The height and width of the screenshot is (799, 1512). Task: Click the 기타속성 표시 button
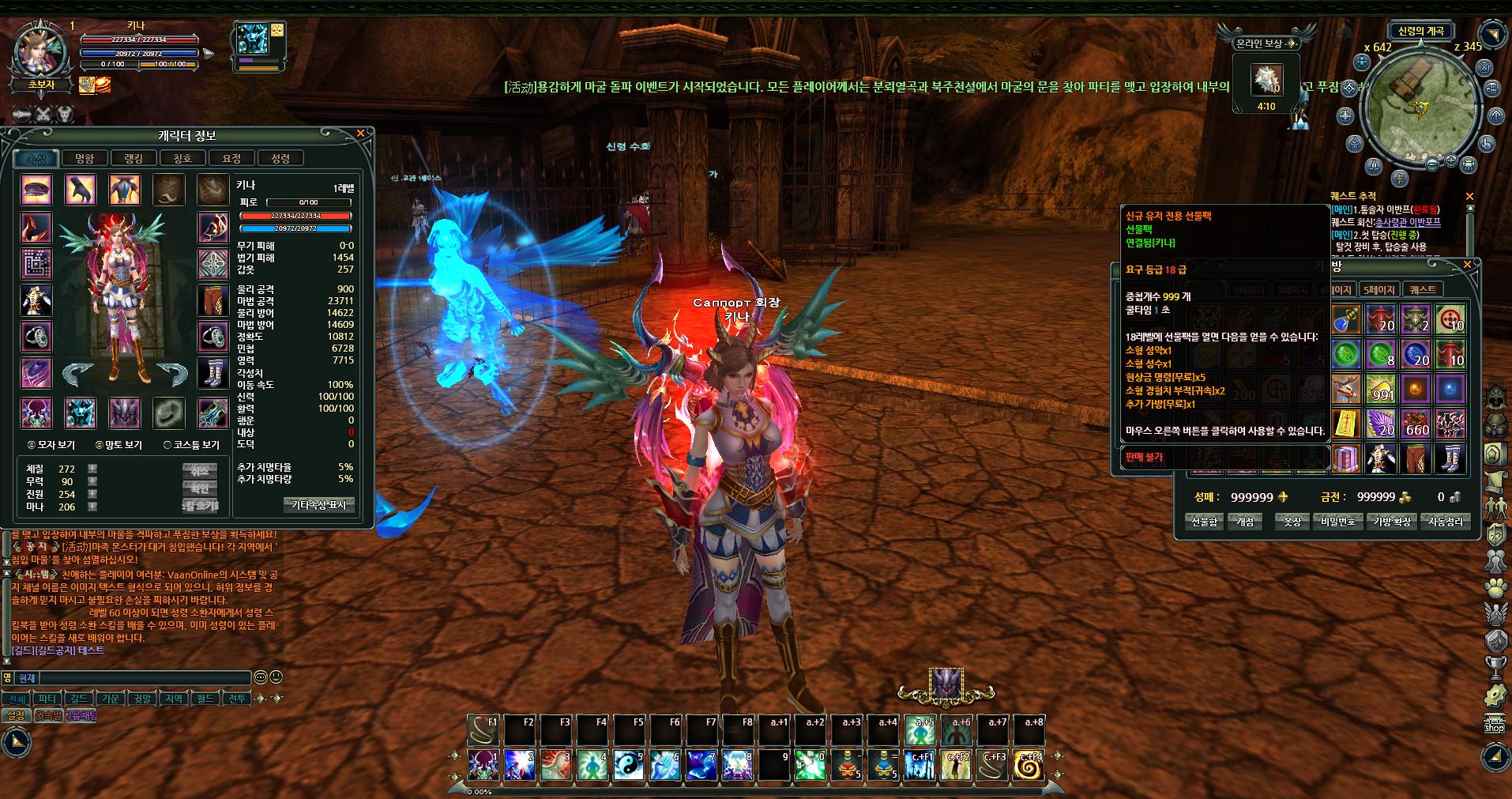[x=319, y=505]
